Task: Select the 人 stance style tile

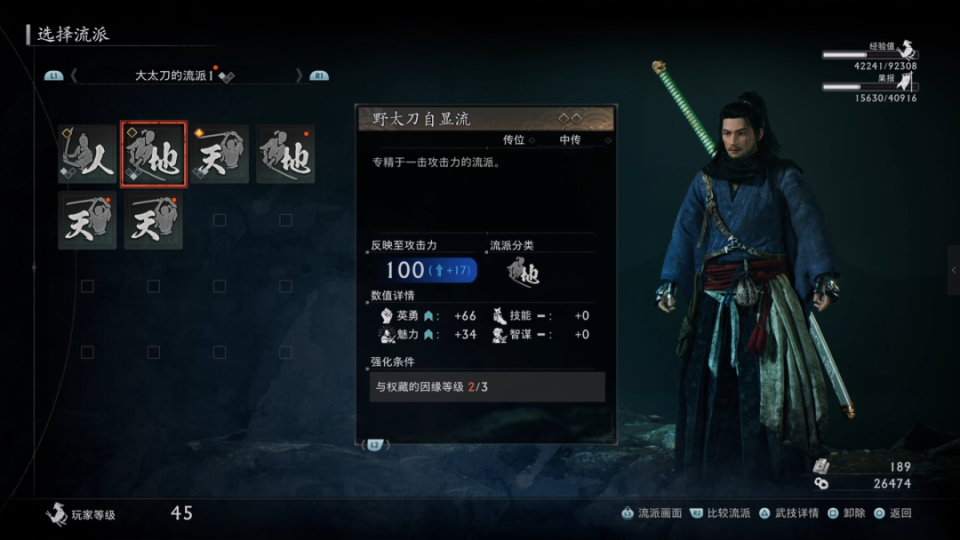Action: point(87,155)
